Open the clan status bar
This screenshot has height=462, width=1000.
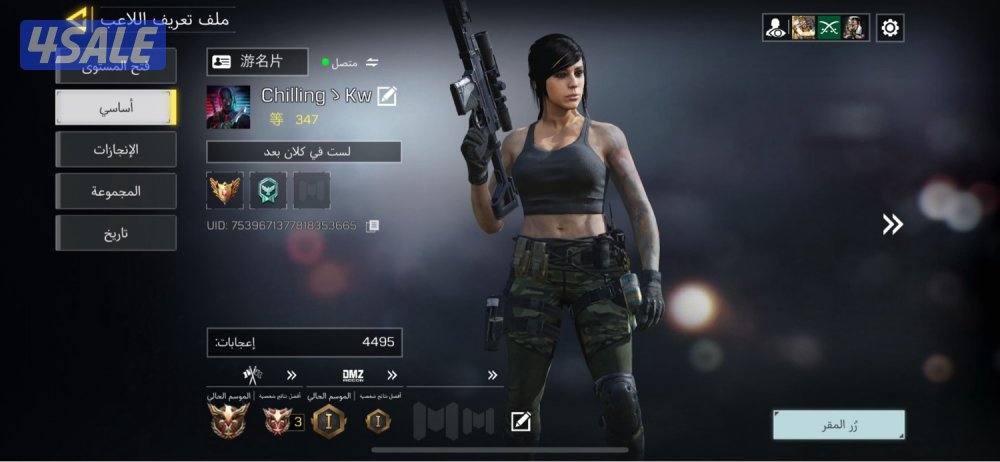pyautogui.click(x=303, y=152)
